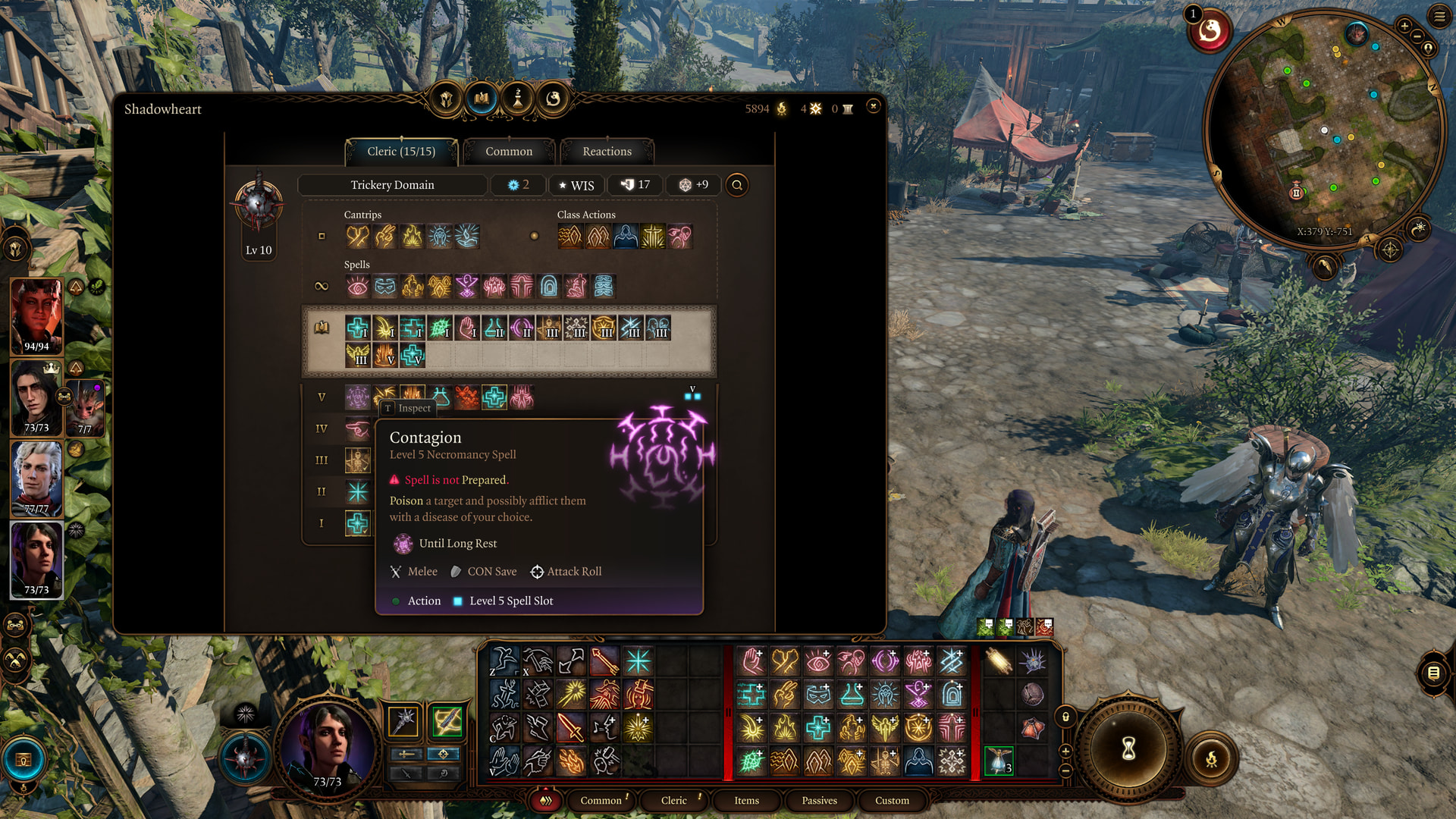The image size is (1456, 819).
Task: Open the journal button on right edge
Action: tap(1433, 673)
